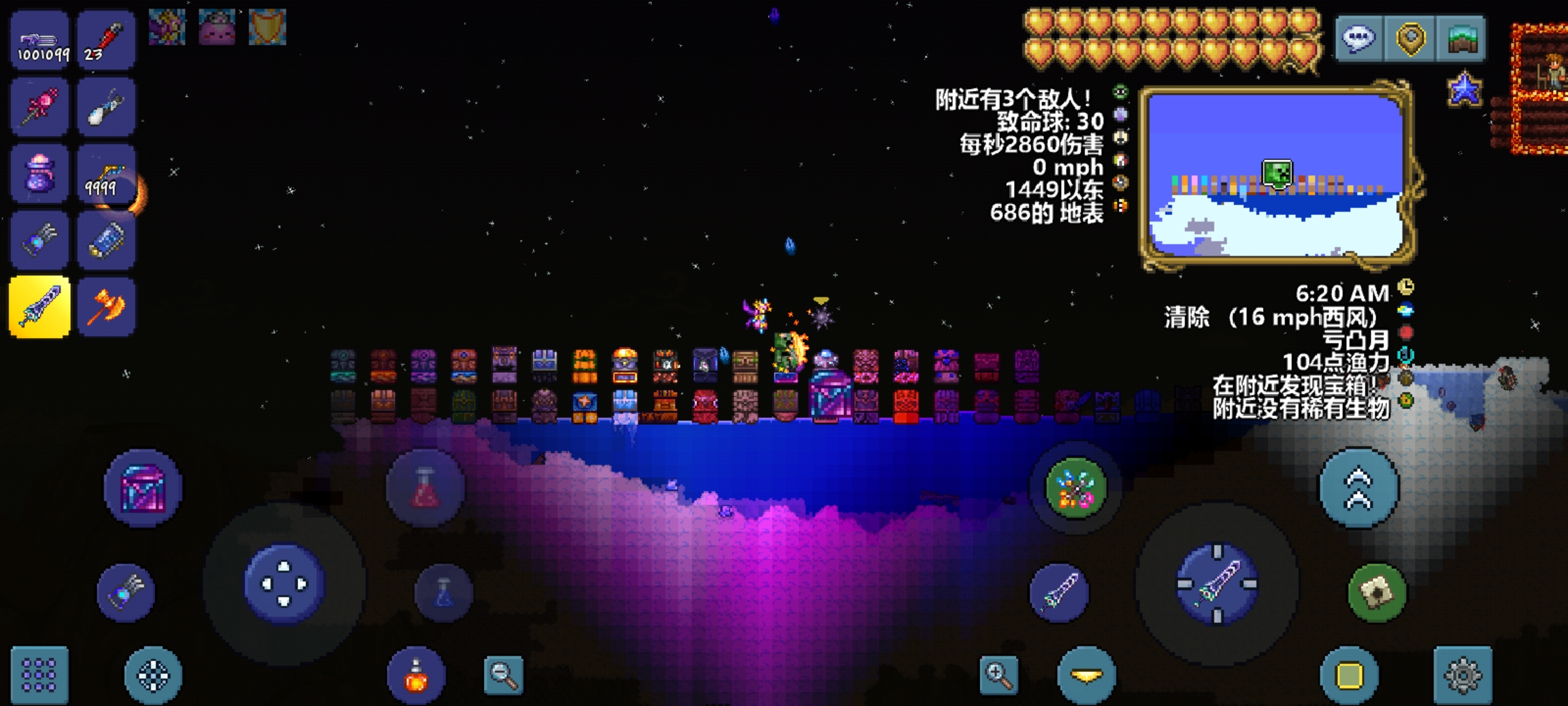Open the chat speech bubble button
Image resolution: width=1568 pixels, height=706 pixels.
[x=1358, y=39]
